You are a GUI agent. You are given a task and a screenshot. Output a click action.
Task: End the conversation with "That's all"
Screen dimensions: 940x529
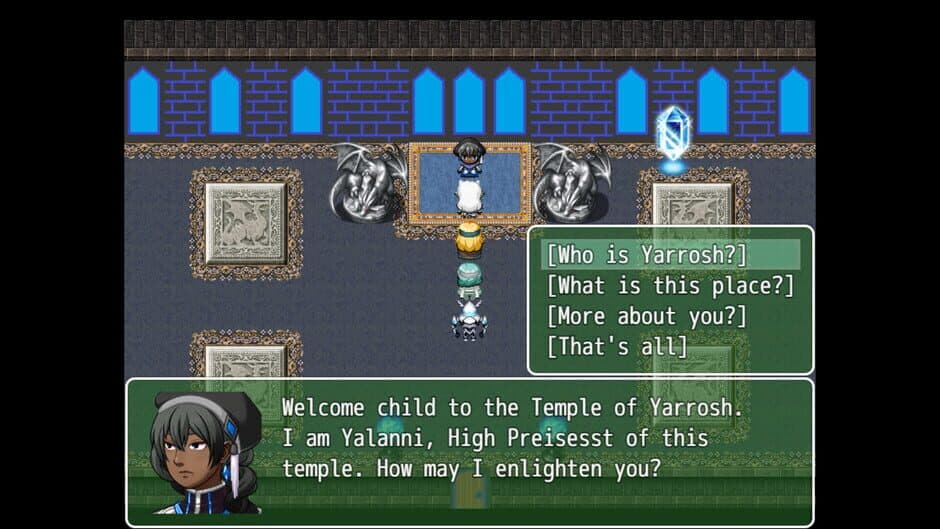coord(617,347)
